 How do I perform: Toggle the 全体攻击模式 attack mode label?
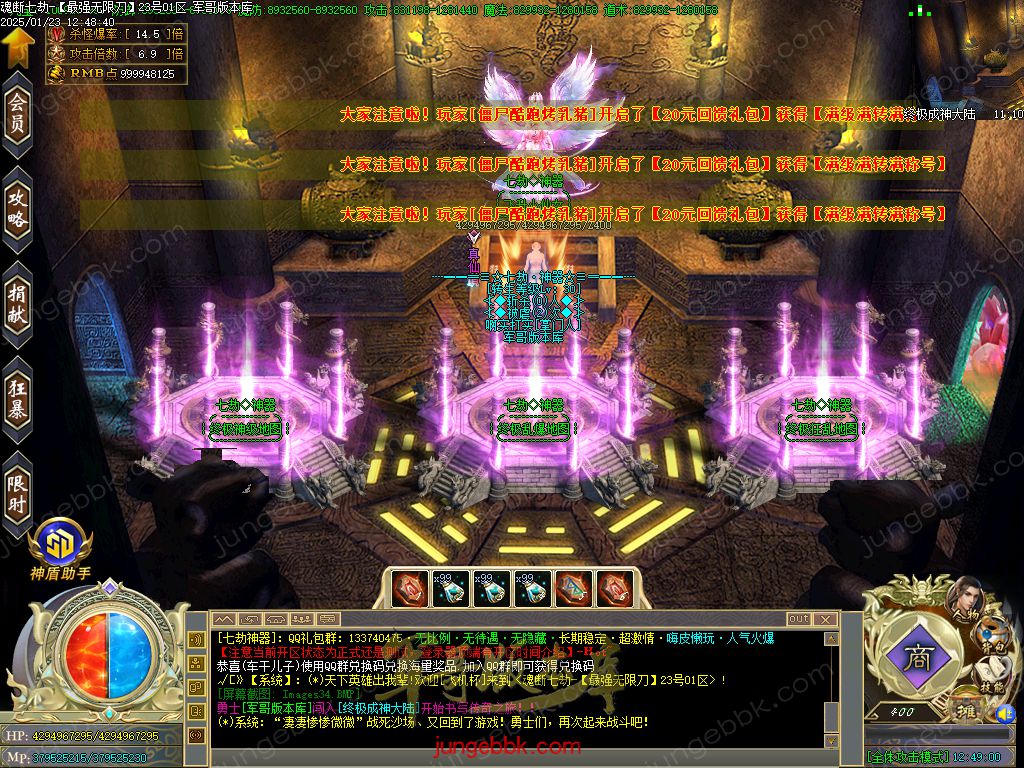(x=907, y=758)
